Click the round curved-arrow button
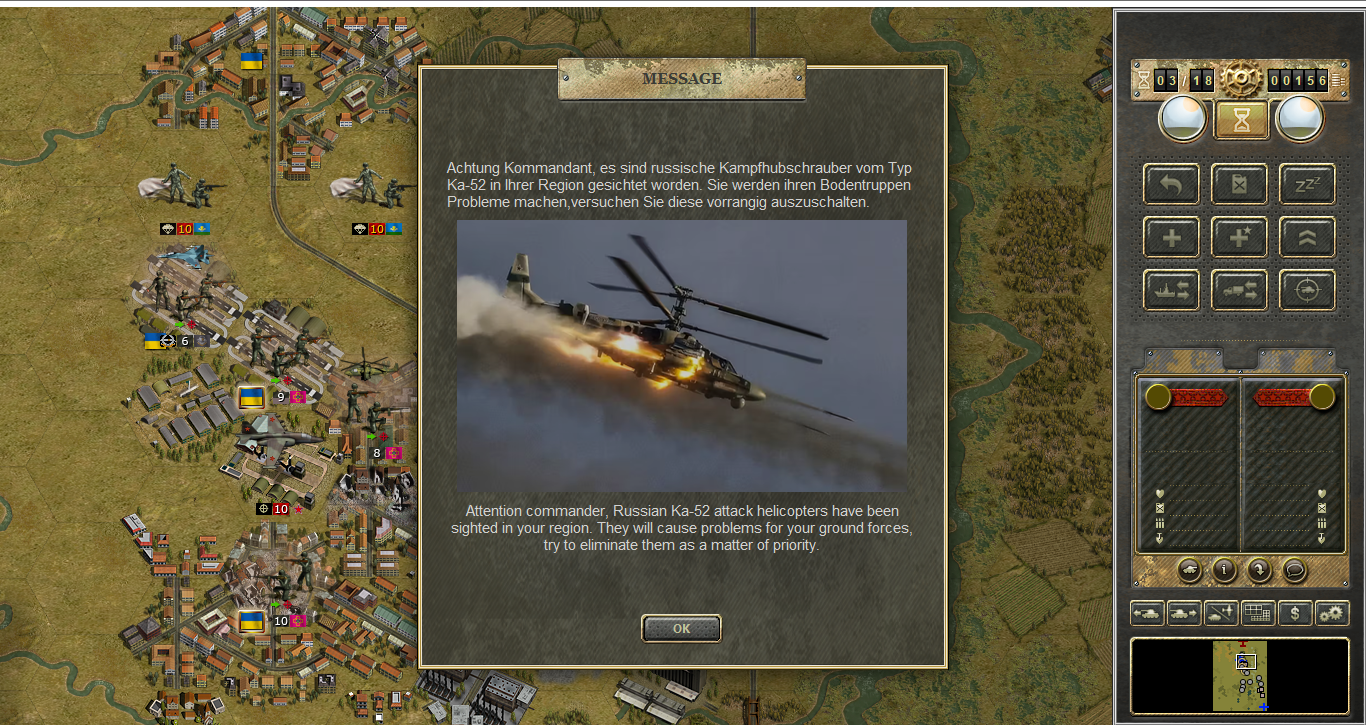The width and height of the screenshot is (1366, 725). [1259, 570]
